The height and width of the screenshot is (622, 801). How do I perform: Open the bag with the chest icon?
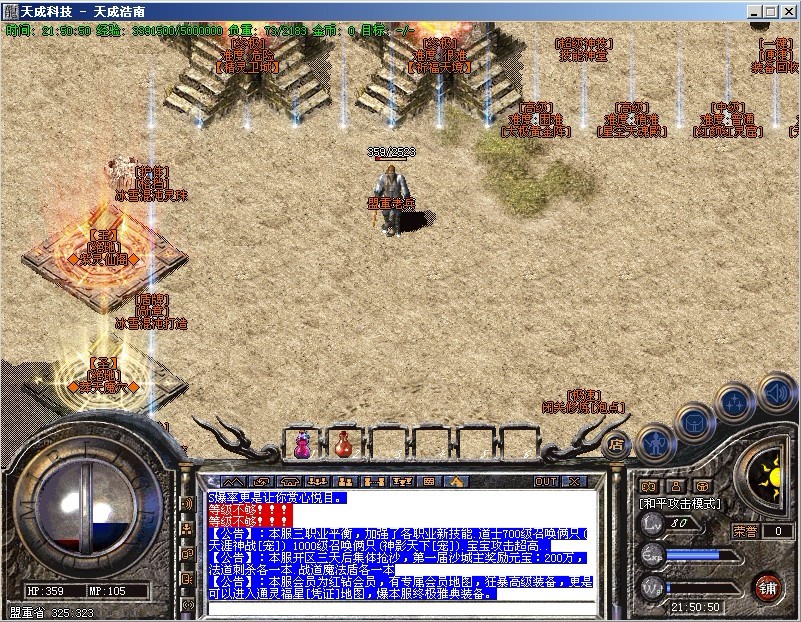(x=693, y=423)
